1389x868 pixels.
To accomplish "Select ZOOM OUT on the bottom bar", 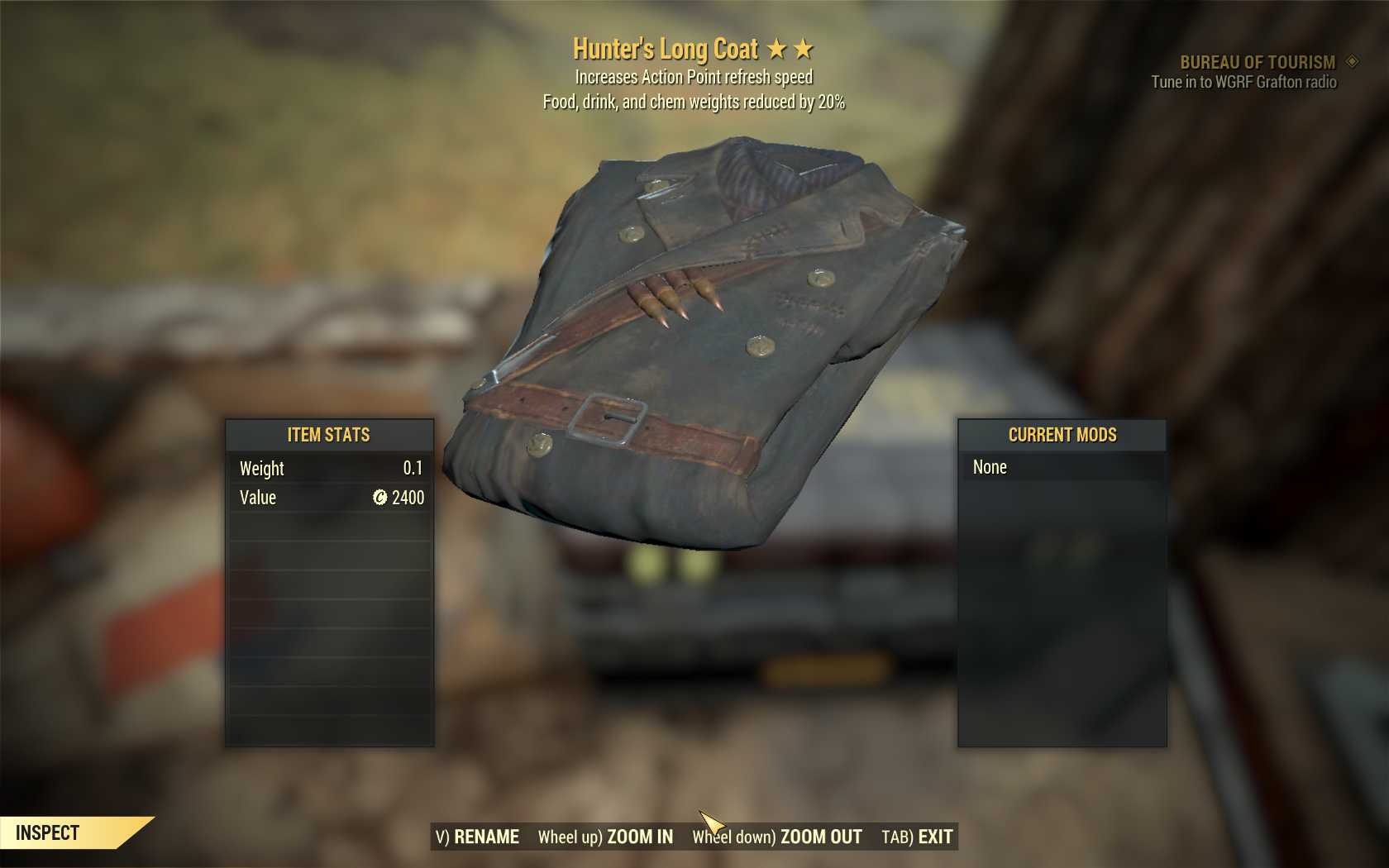I will tap(777, 837).
